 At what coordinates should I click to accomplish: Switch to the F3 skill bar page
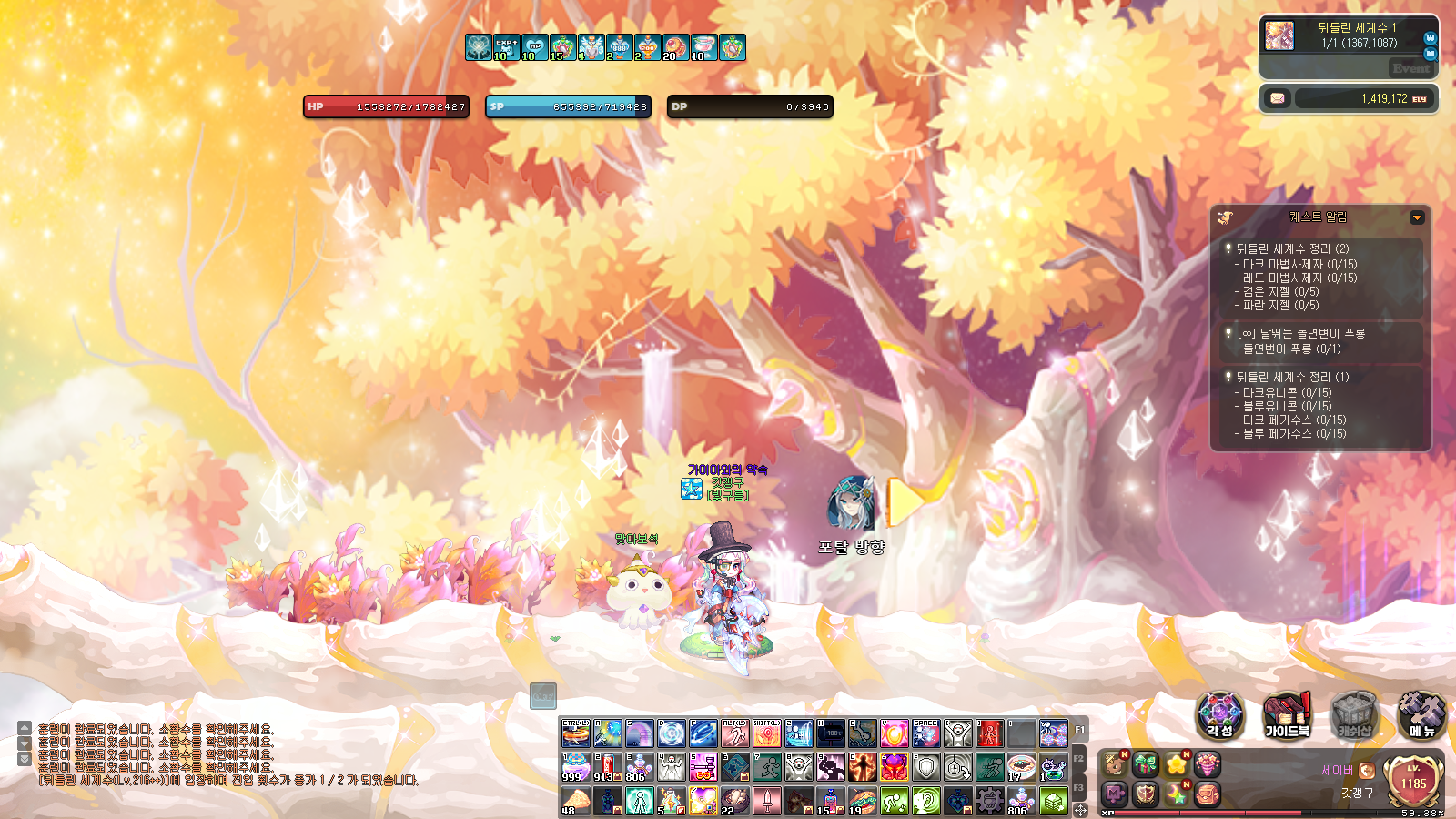1079,787
